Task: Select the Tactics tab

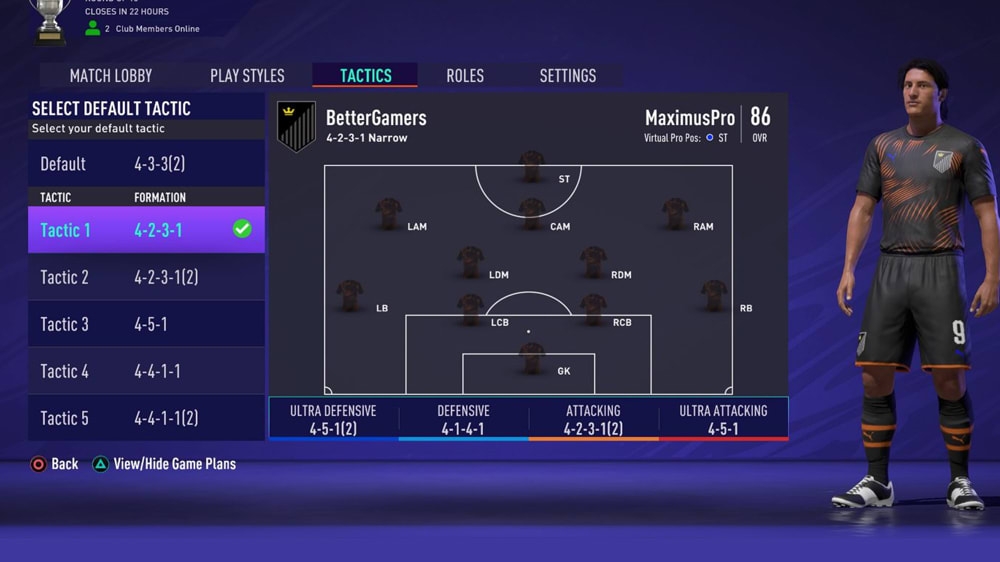Action: (366, 76)
